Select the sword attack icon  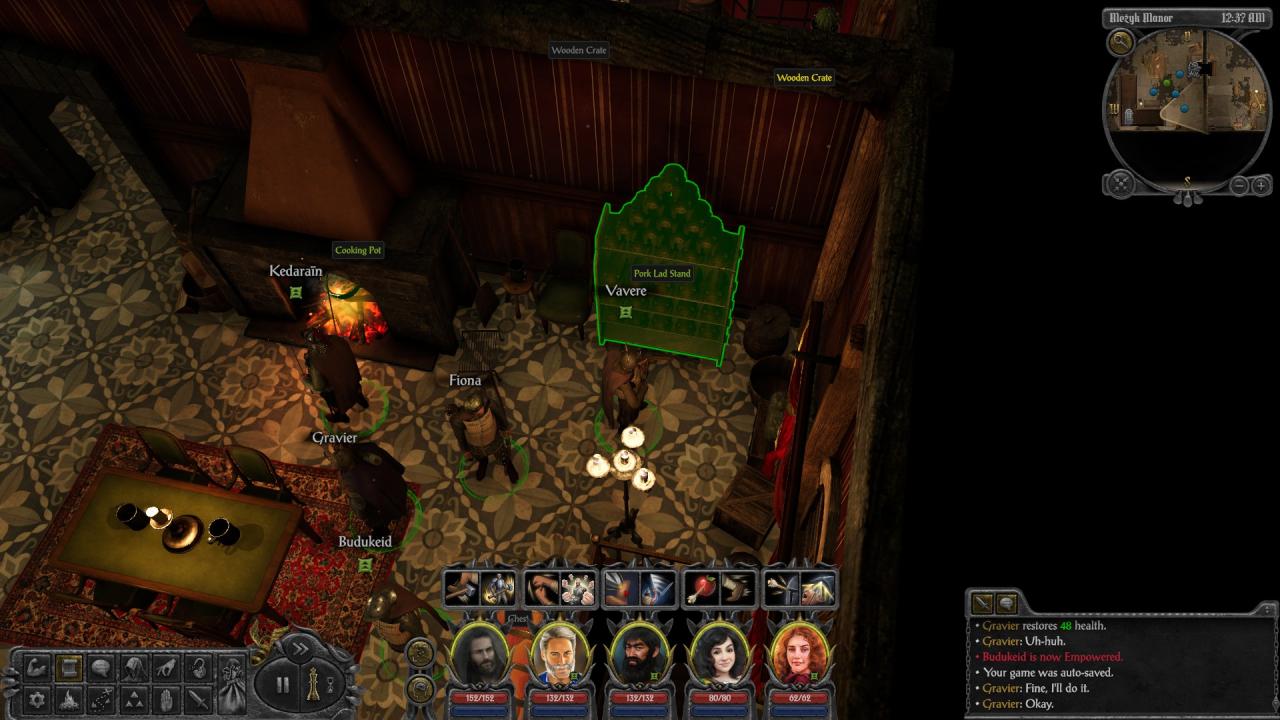(199, 698)
